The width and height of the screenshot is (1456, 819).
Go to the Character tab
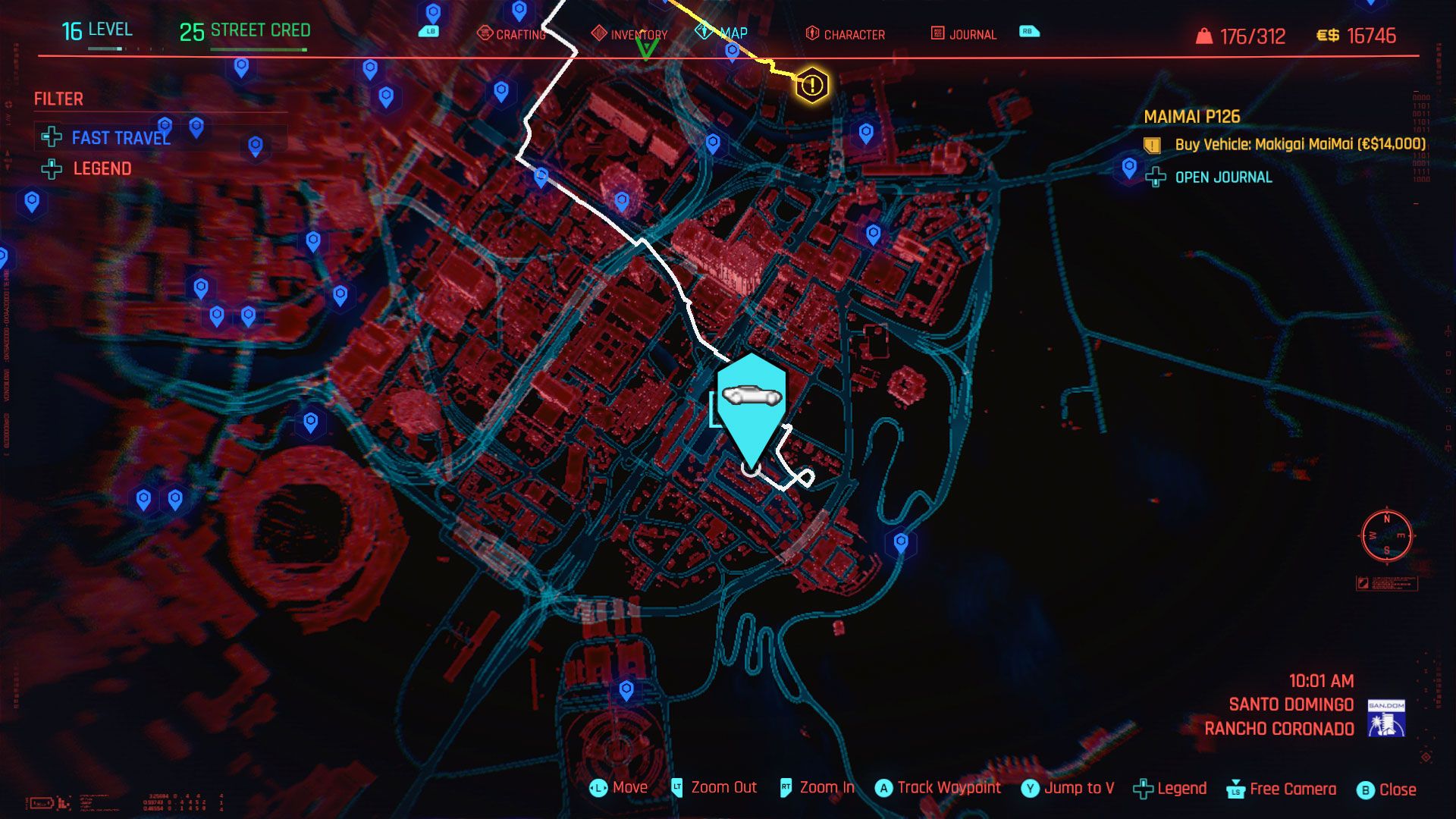845,34
